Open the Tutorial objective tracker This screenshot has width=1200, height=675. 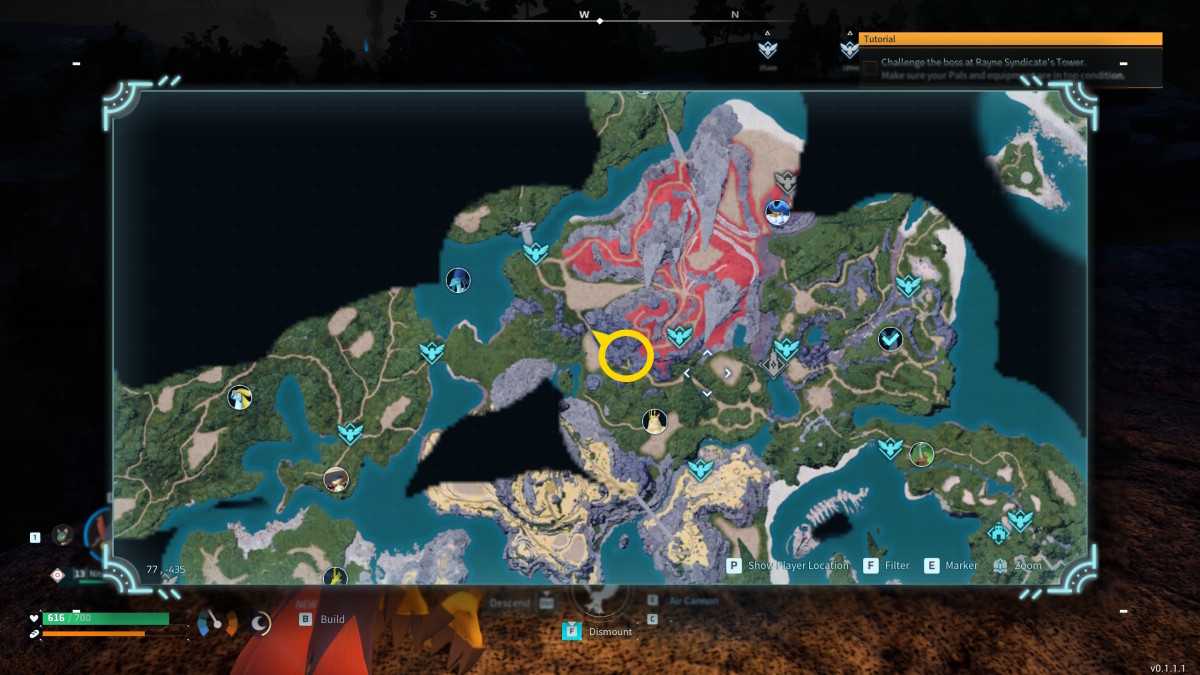pos(1010,39)
